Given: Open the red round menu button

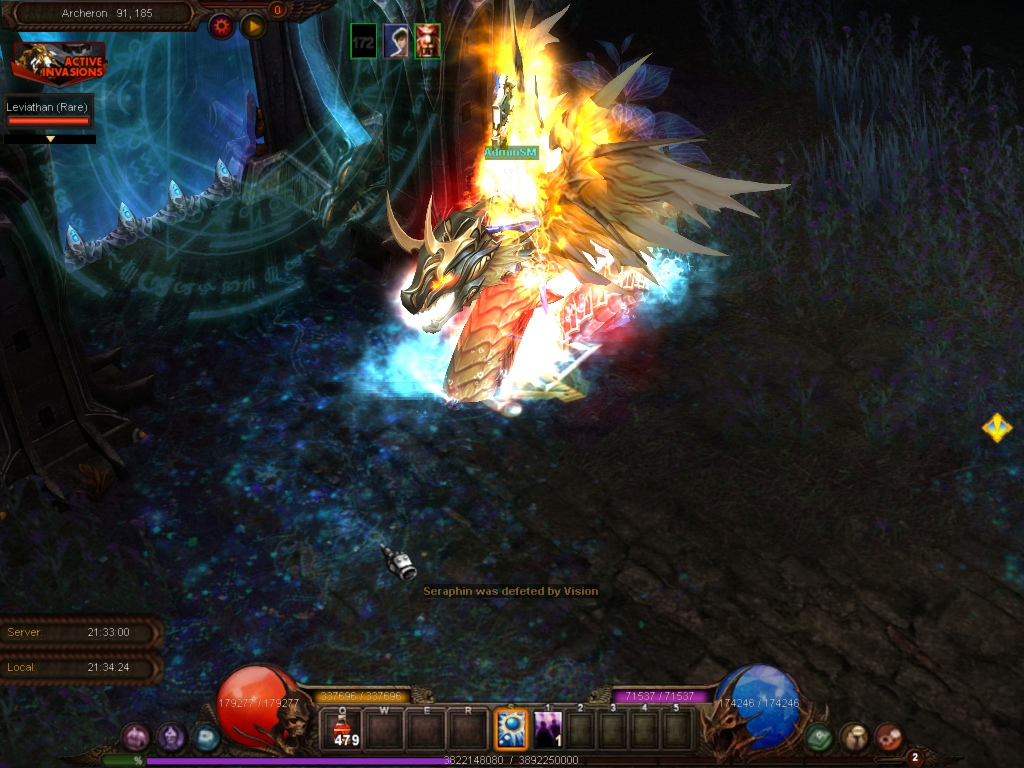Looking at the screenshot, I should 888,738.
